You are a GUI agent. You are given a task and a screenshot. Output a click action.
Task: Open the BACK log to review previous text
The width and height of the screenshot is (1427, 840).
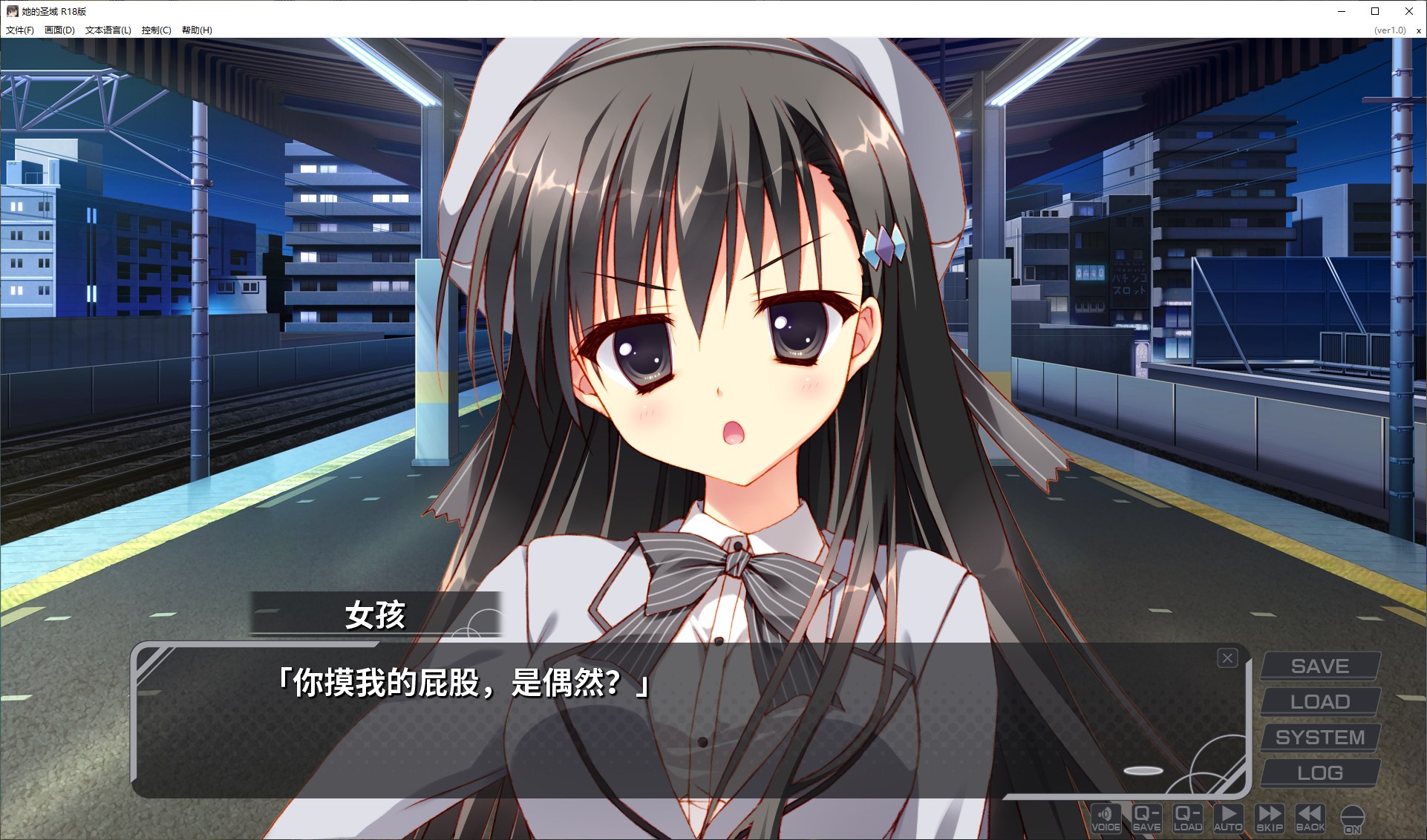[x=1310, y=818]
